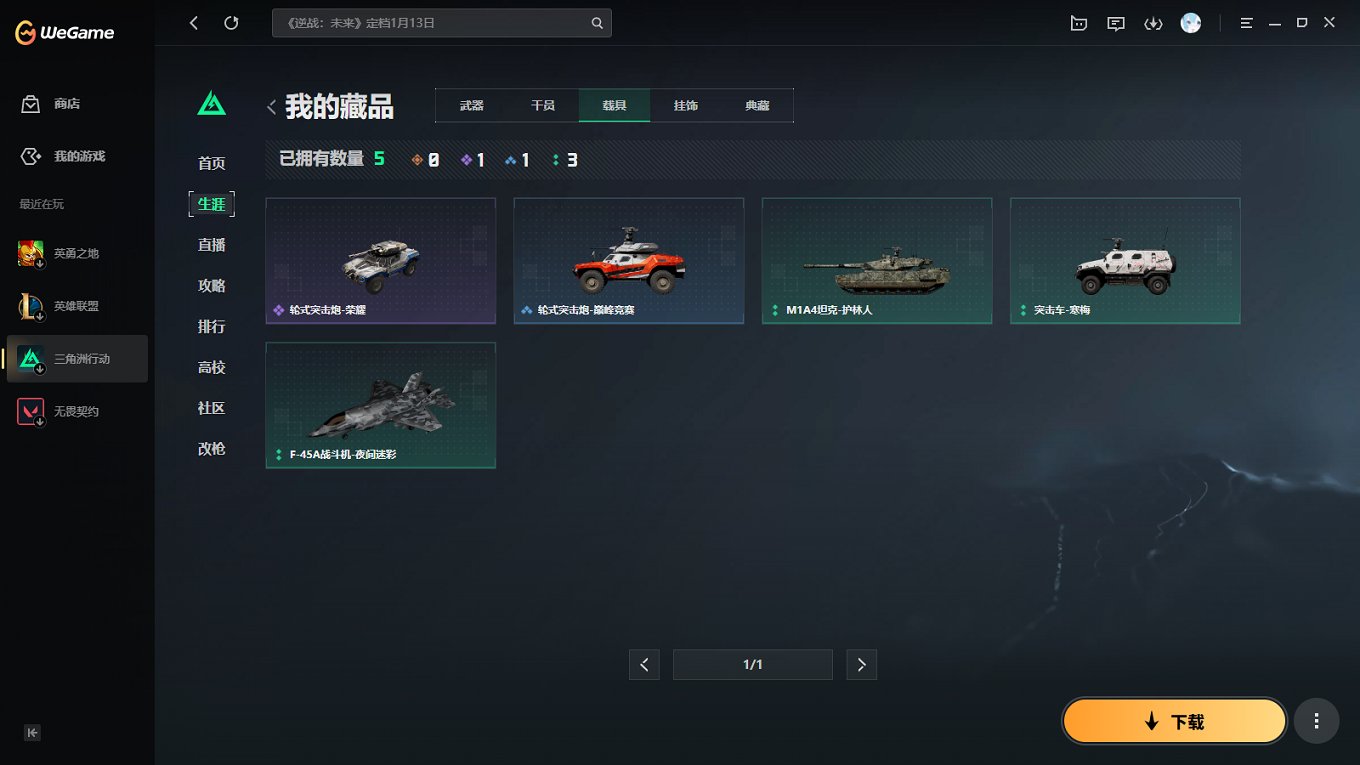Select the 英雄联盟 sidebar icon
1360x765 pixels.
[30, 305]
